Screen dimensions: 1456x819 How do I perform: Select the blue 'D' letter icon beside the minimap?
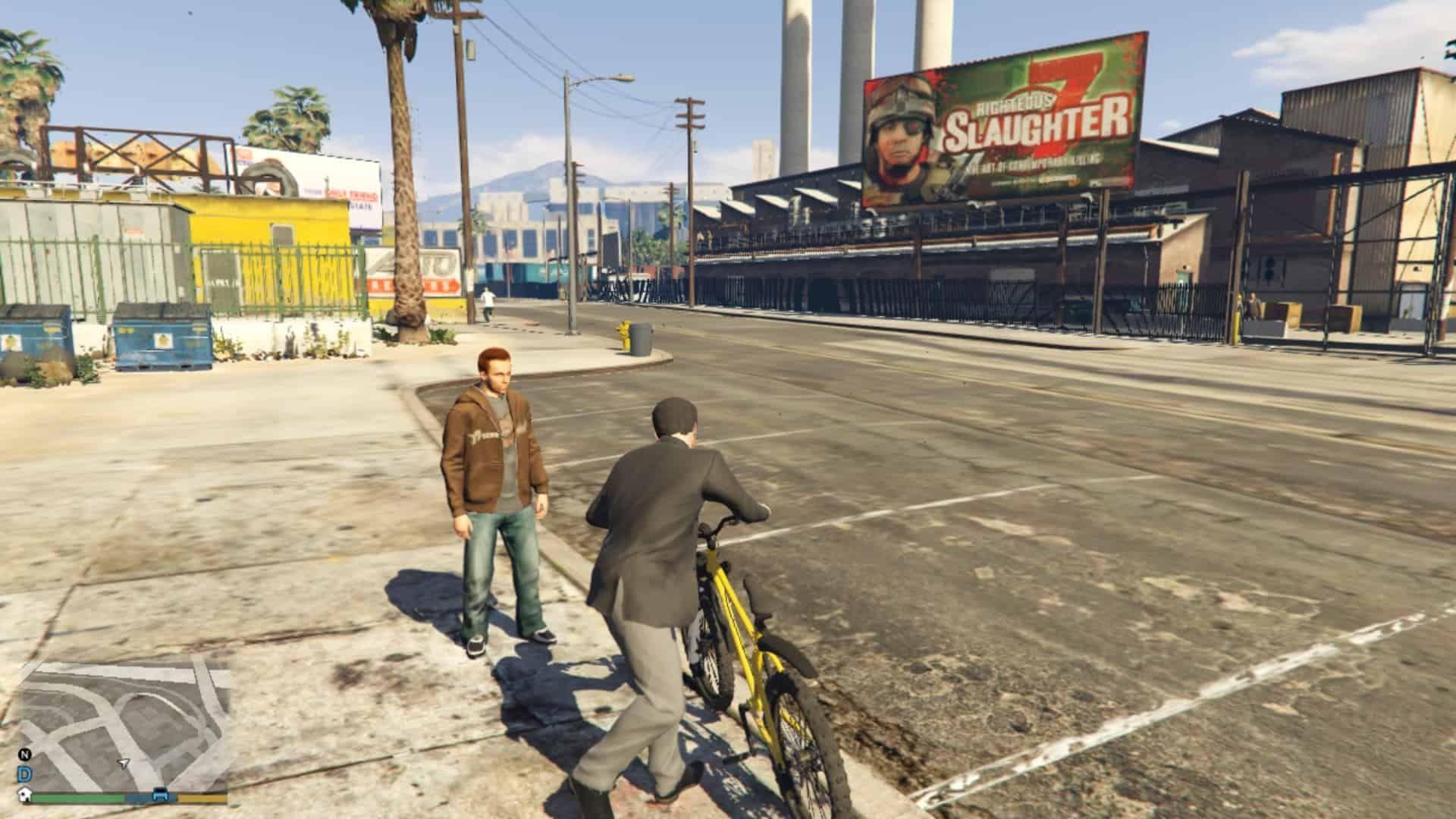pos(24,774)
